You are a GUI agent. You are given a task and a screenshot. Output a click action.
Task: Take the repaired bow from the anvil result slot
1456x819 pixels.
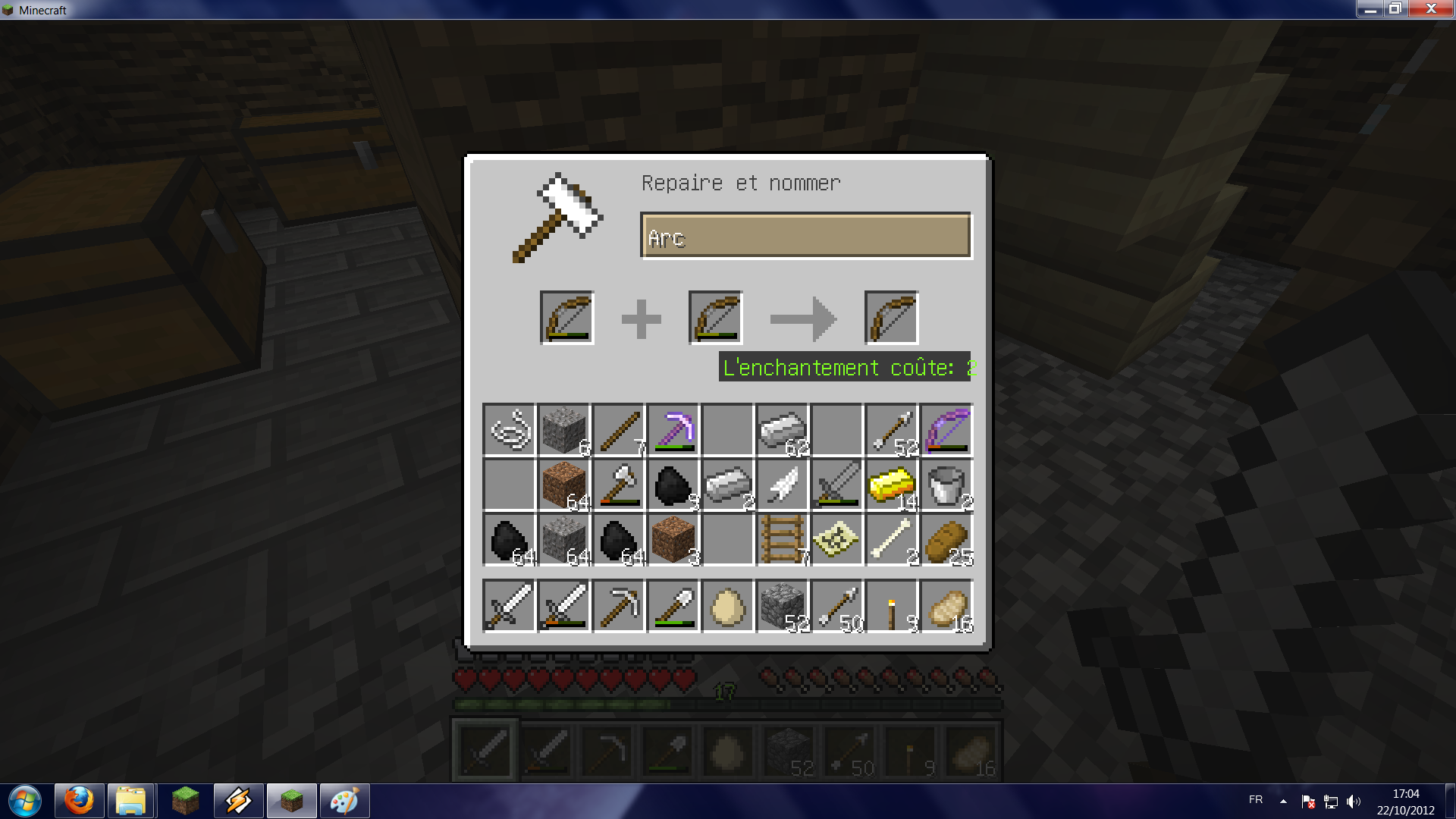pyautogui.click(x=892, y=317)
